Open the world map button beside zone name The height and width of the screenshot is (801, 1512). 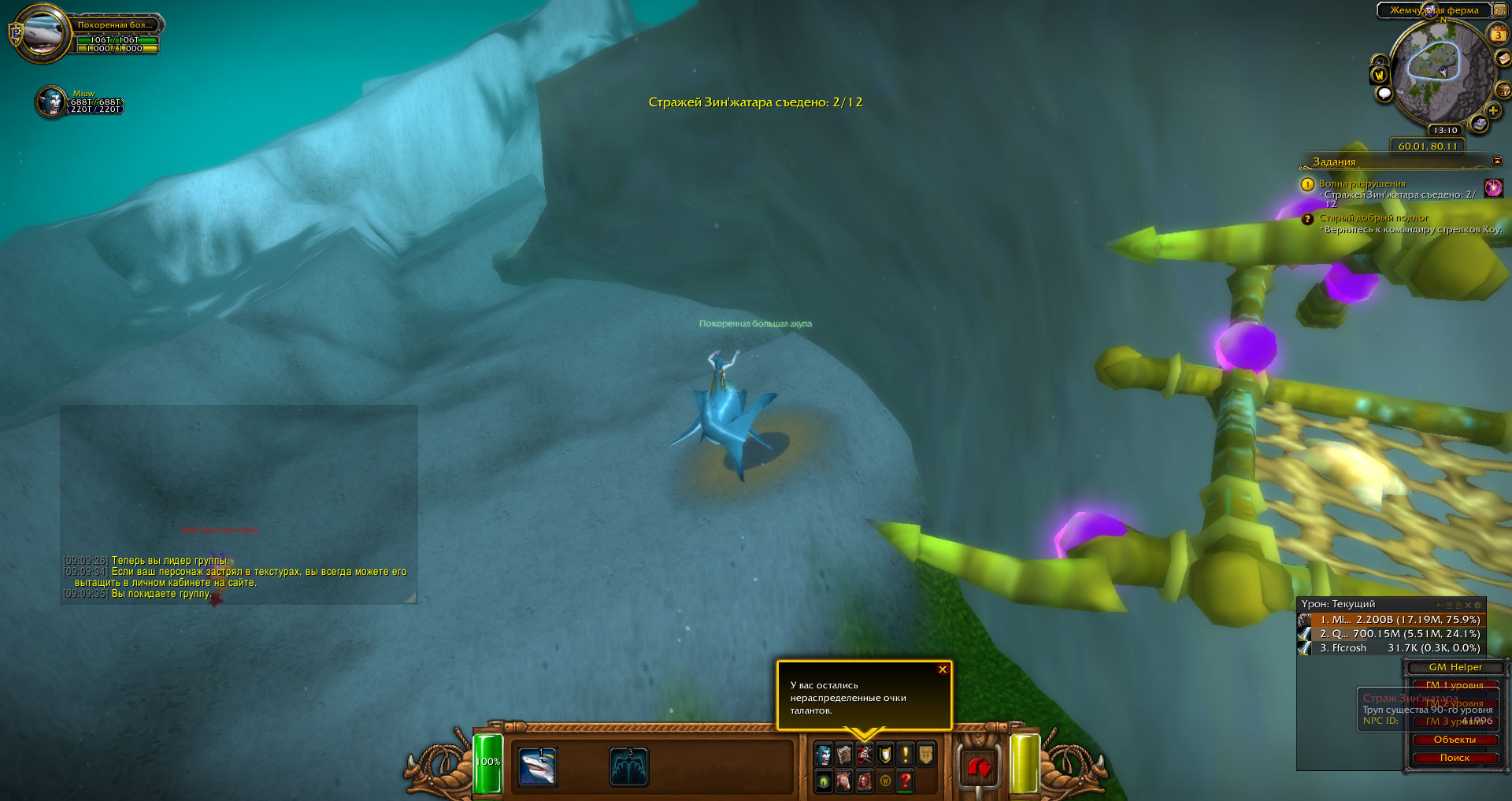click(x=1500, y=10)
